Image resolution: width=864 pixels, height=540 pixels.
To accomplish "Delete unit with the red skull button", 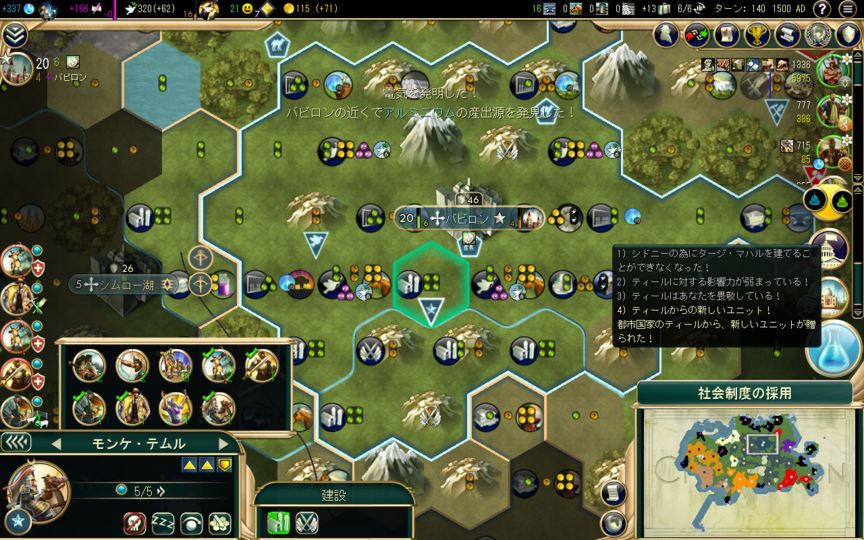I will pos(135,523).
